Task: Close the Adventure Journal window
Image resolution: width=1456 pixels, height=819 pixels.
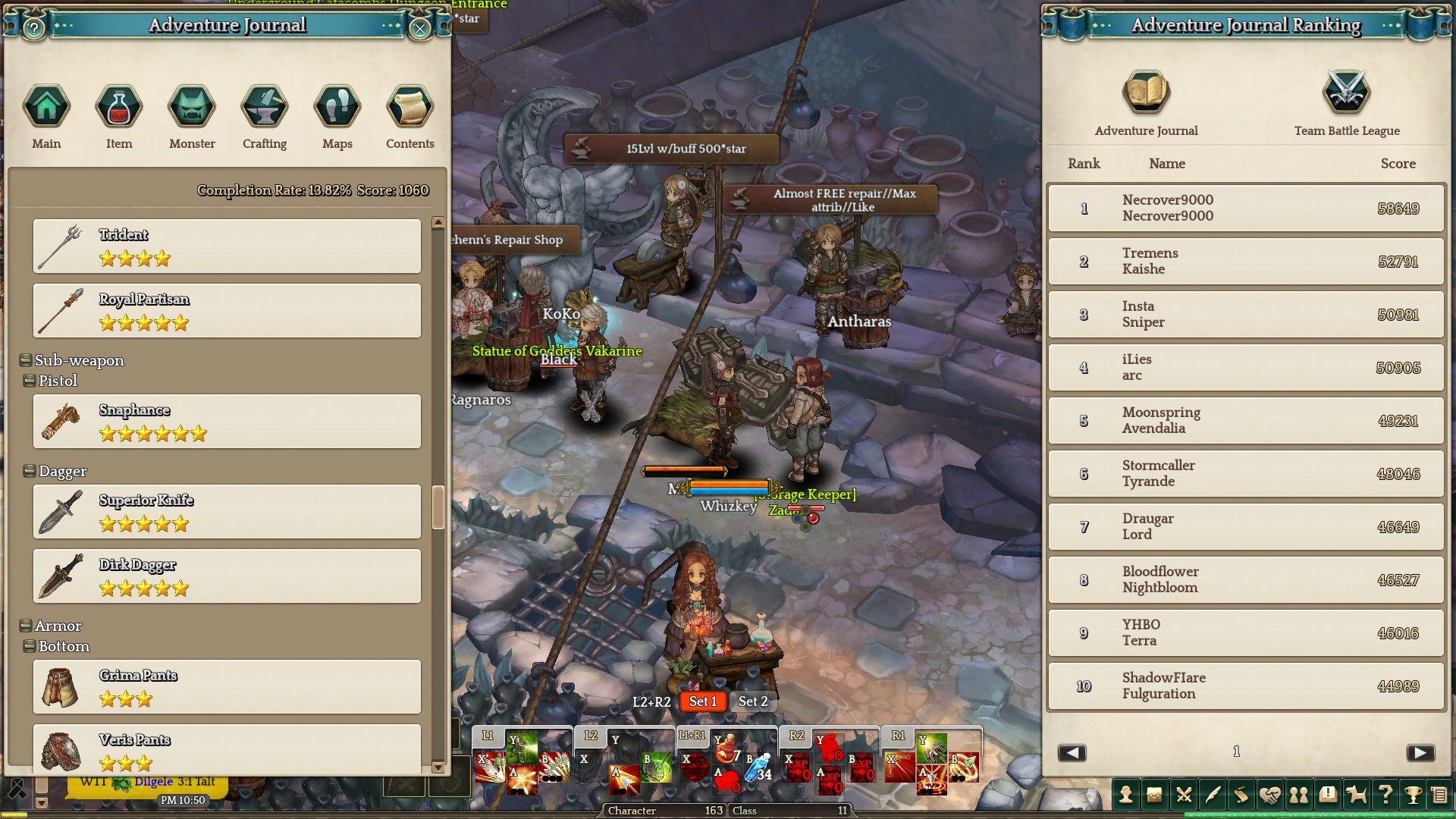Action: [419, 29]
